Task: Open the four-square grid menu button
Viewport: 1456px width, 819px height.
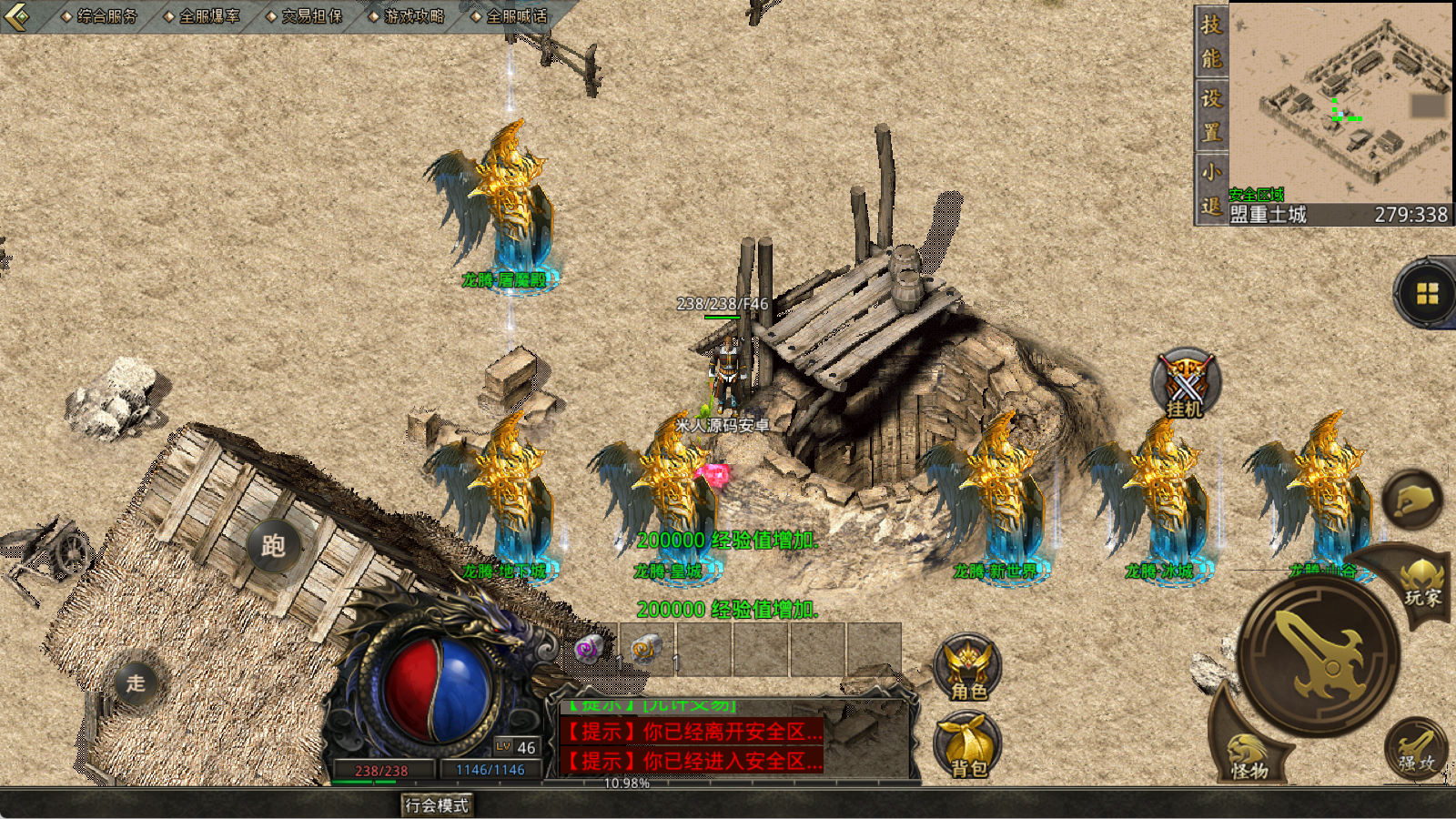Action: click(x=1426, y=293)
